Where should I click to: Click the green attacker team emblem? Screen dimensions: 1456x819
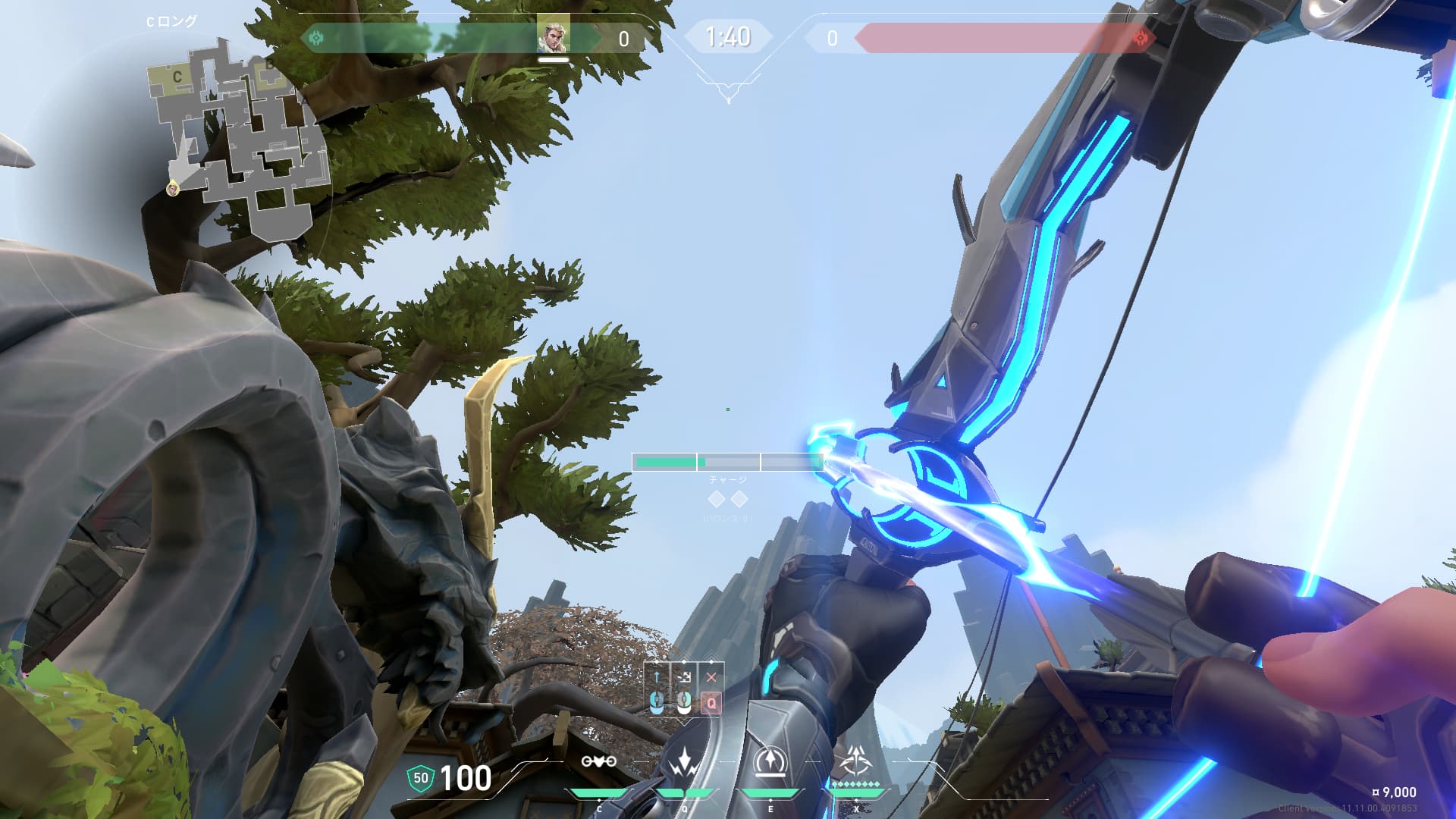[316, 37]
